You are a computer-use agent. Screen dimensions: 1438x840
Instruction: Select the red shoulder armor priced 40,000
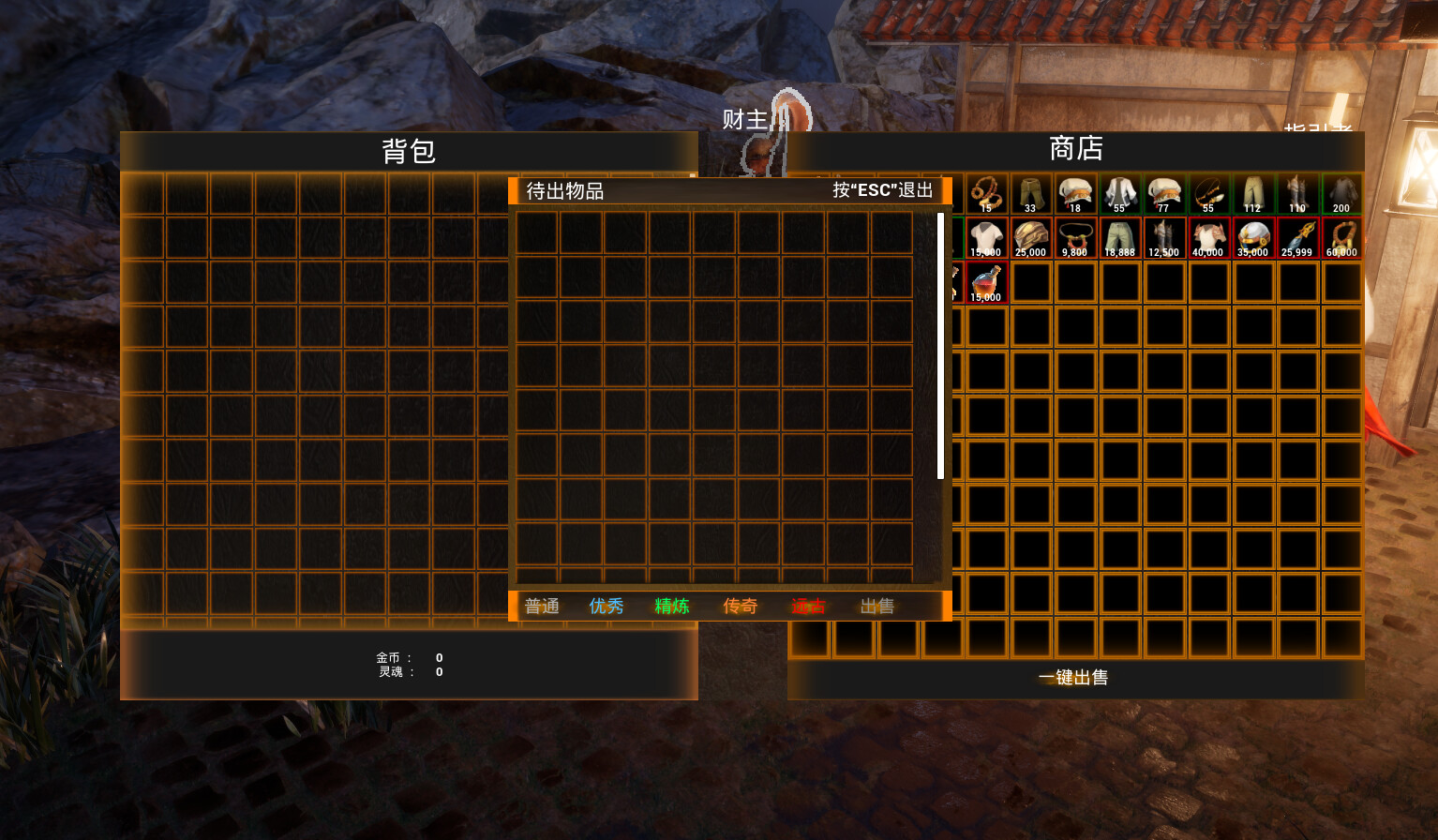pos(1207,237)
